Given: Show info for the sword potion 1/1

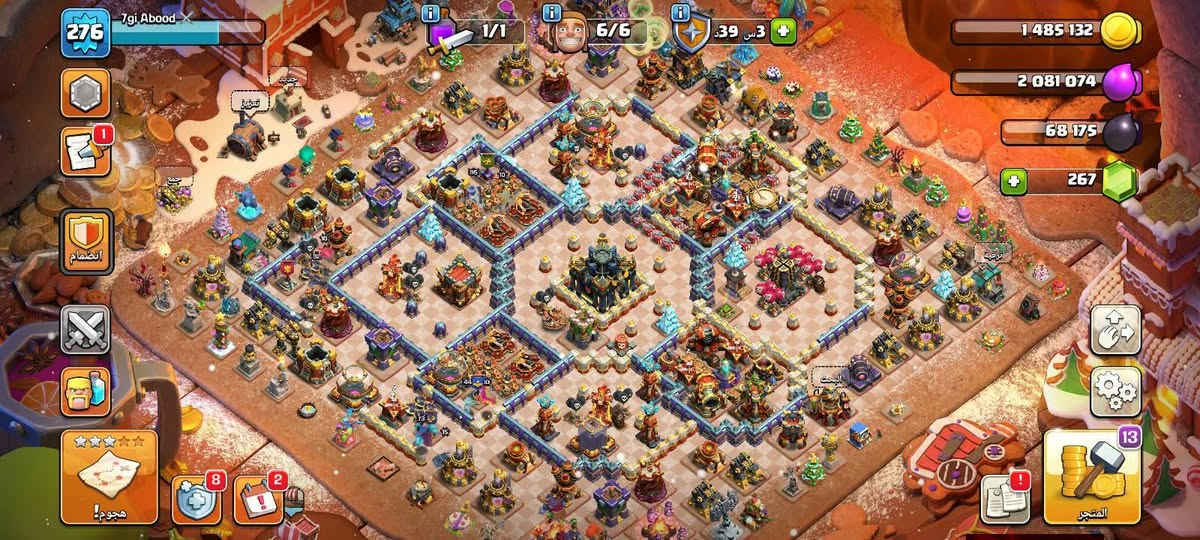Looking at the screenshot, I should pyautogui.click(x=431, y=13).
